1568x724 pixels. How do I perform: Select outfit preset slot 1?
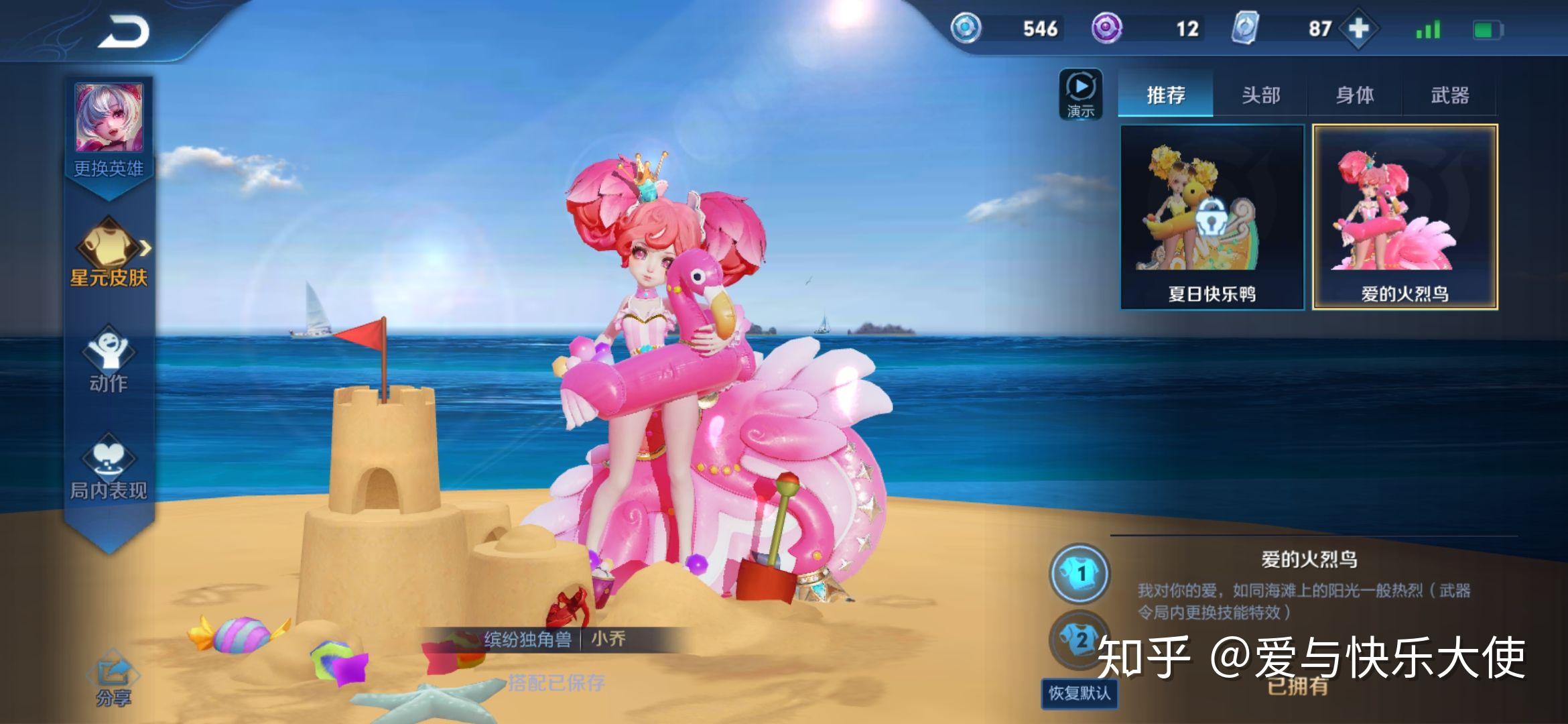pos(1080,573)
